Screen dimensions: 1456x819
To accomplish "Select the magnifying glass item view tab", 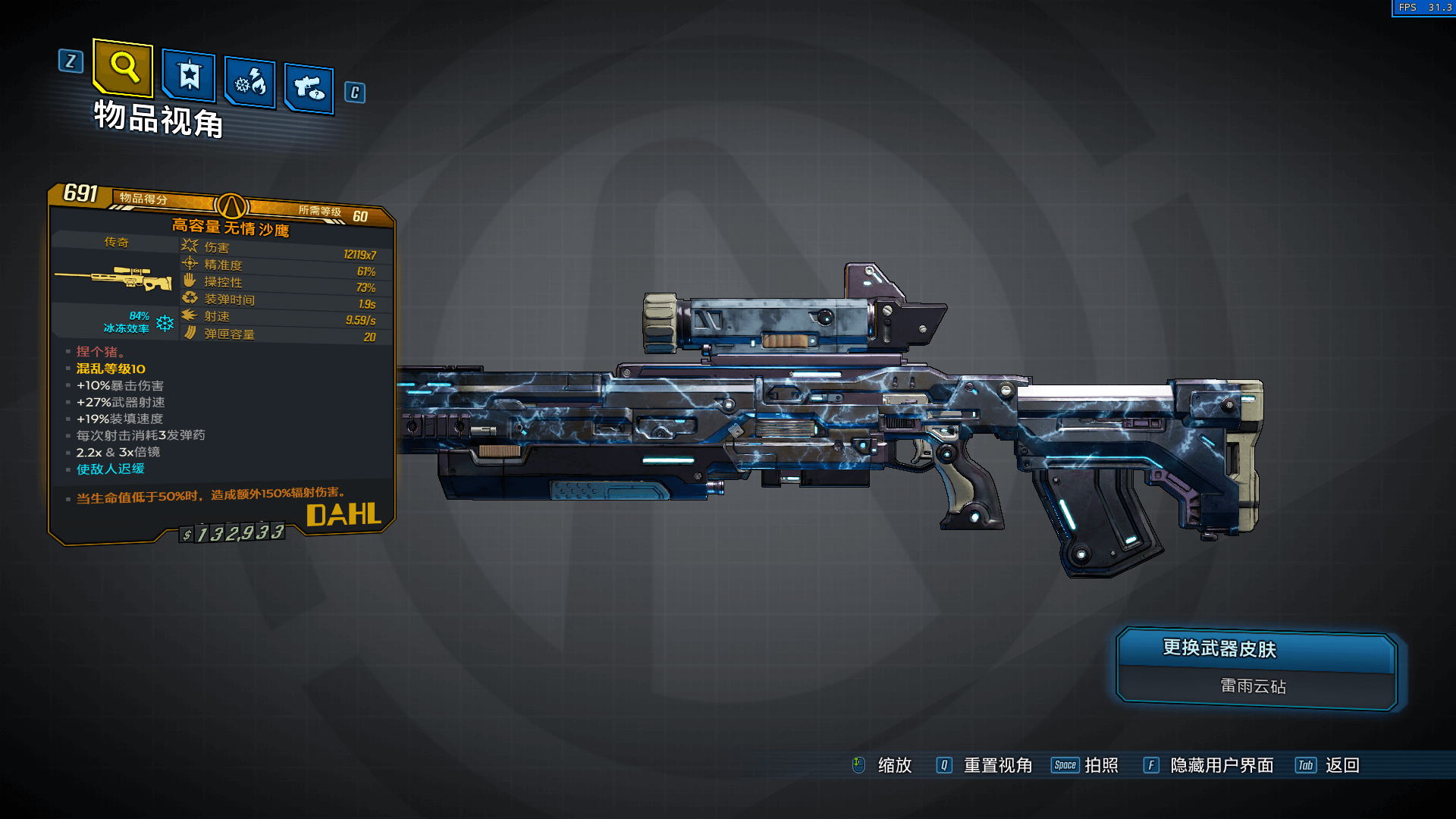I will tap(123, 68).
